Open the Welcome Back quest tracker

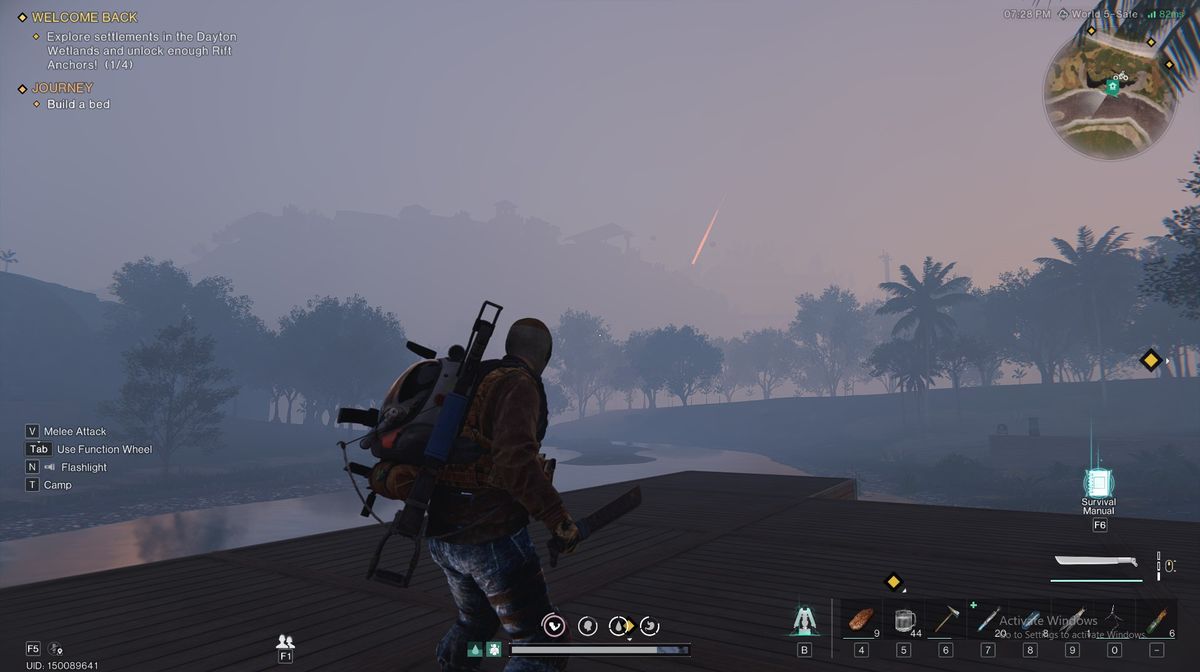(x=85, y=17)
